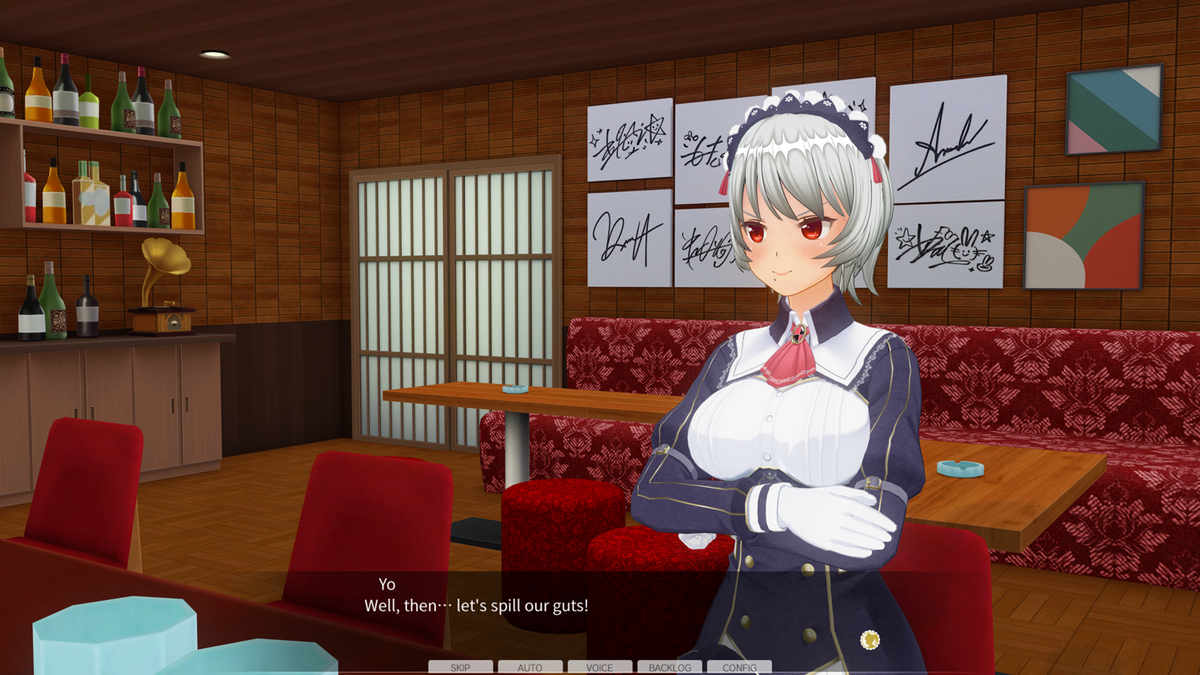This screenshot has width=1200, height=675.
Task: Replay the line with VOICE button
Action: tap(600, 667)
